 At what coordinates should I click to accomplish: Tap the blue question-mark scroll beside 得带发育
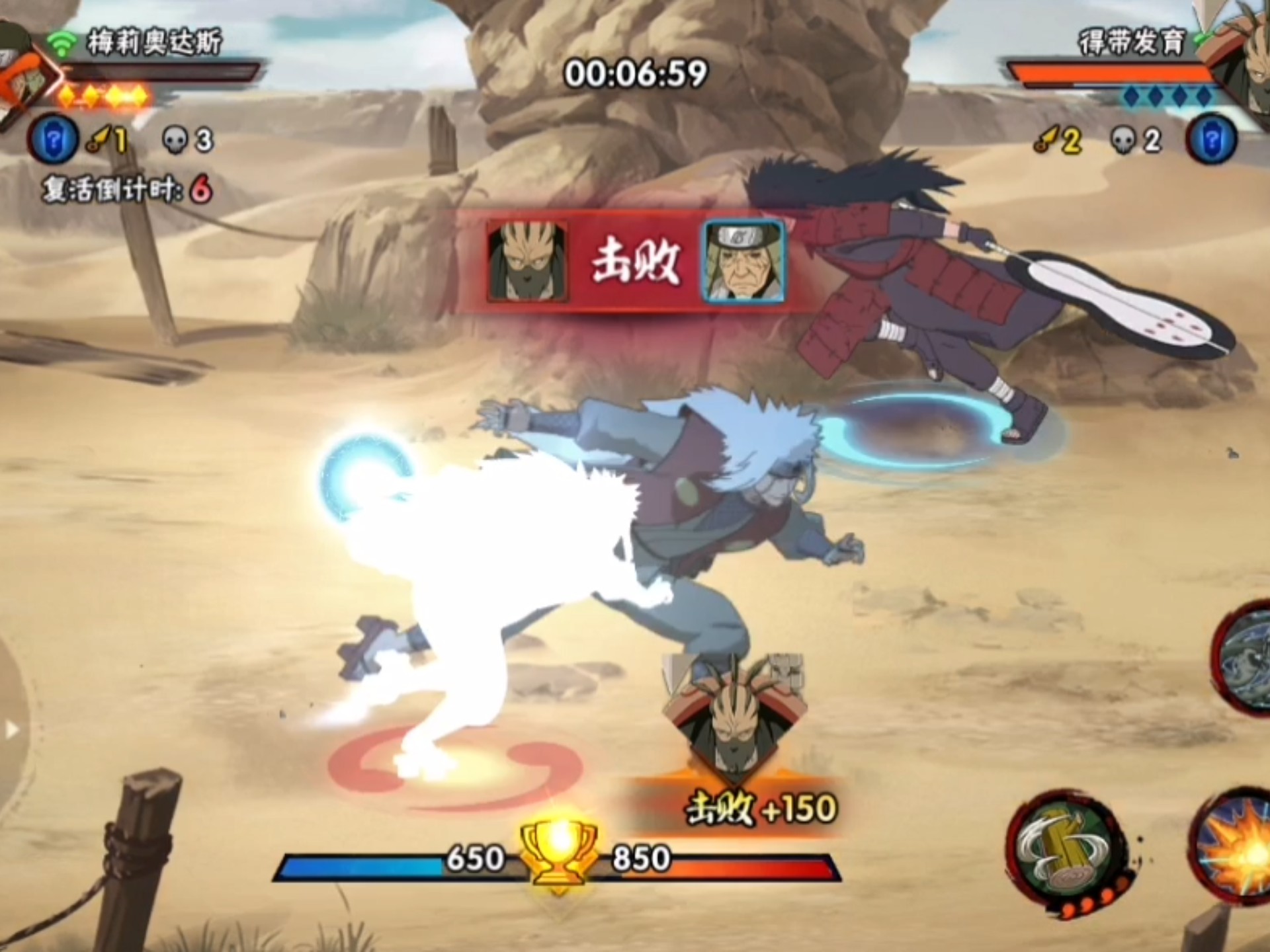pos(1212,140)
